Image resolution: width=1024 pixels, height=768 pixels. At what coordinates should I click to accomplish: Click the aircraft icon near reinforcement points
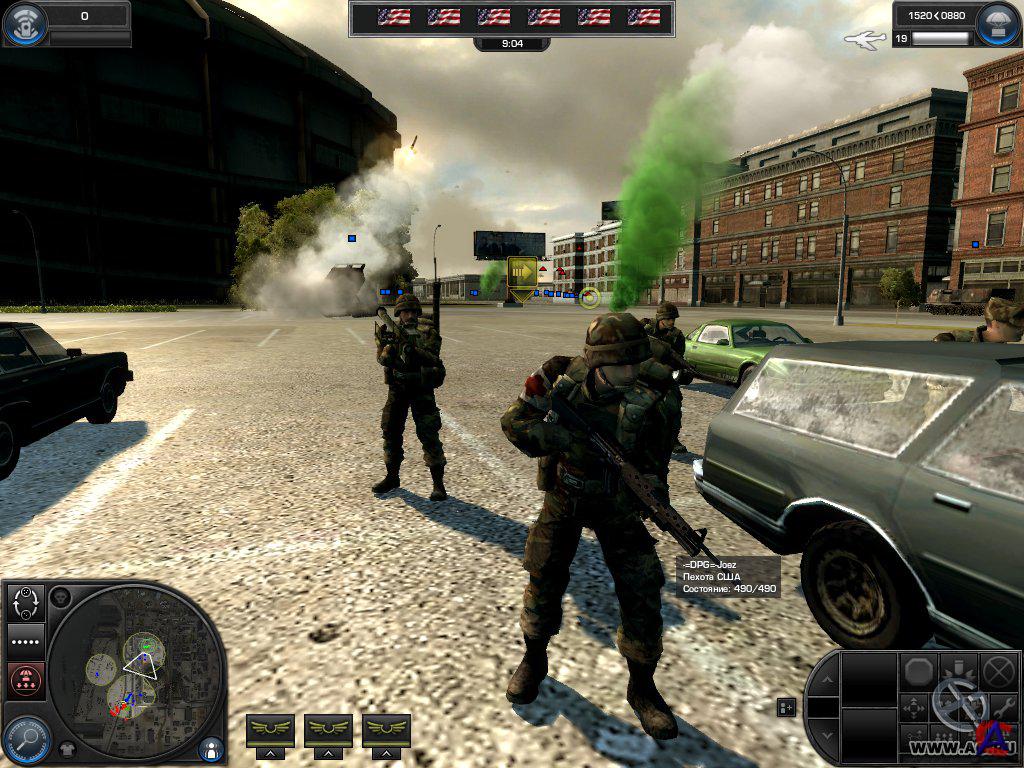click(x=865, y=39)
